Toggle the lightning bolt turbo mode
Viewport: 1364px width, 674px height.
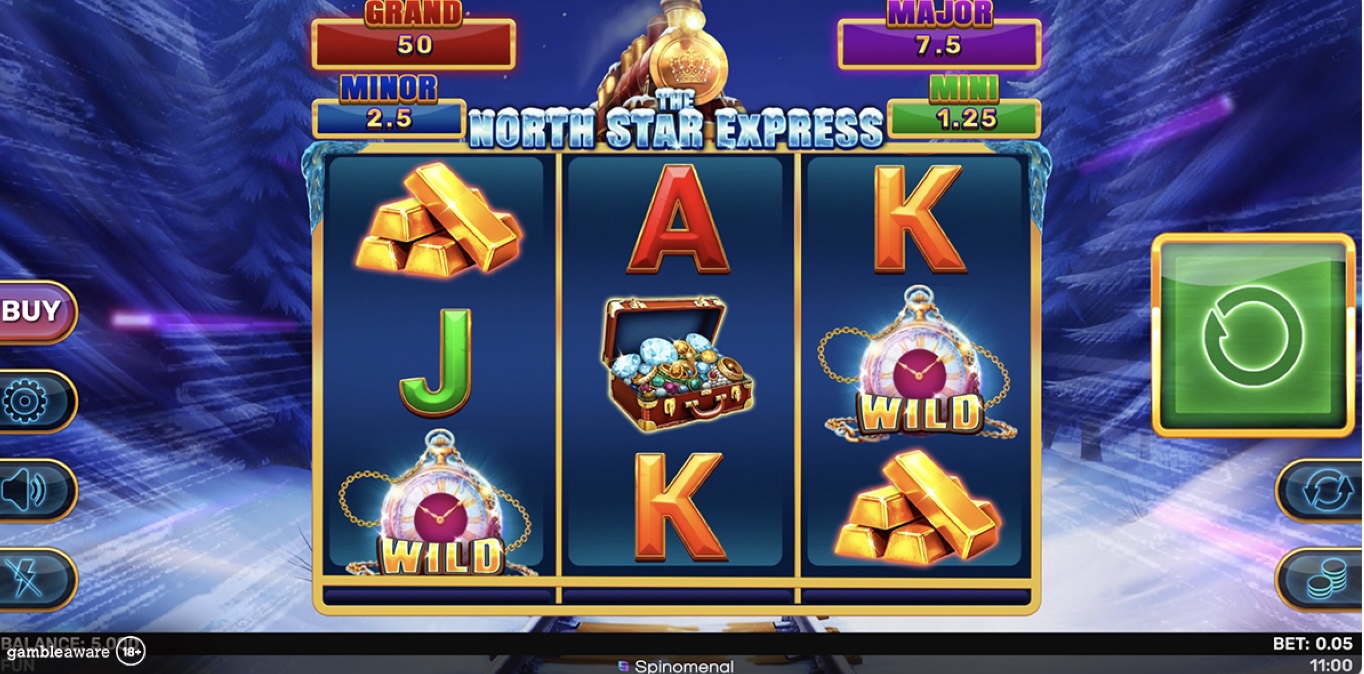click(x=30, y=579)
